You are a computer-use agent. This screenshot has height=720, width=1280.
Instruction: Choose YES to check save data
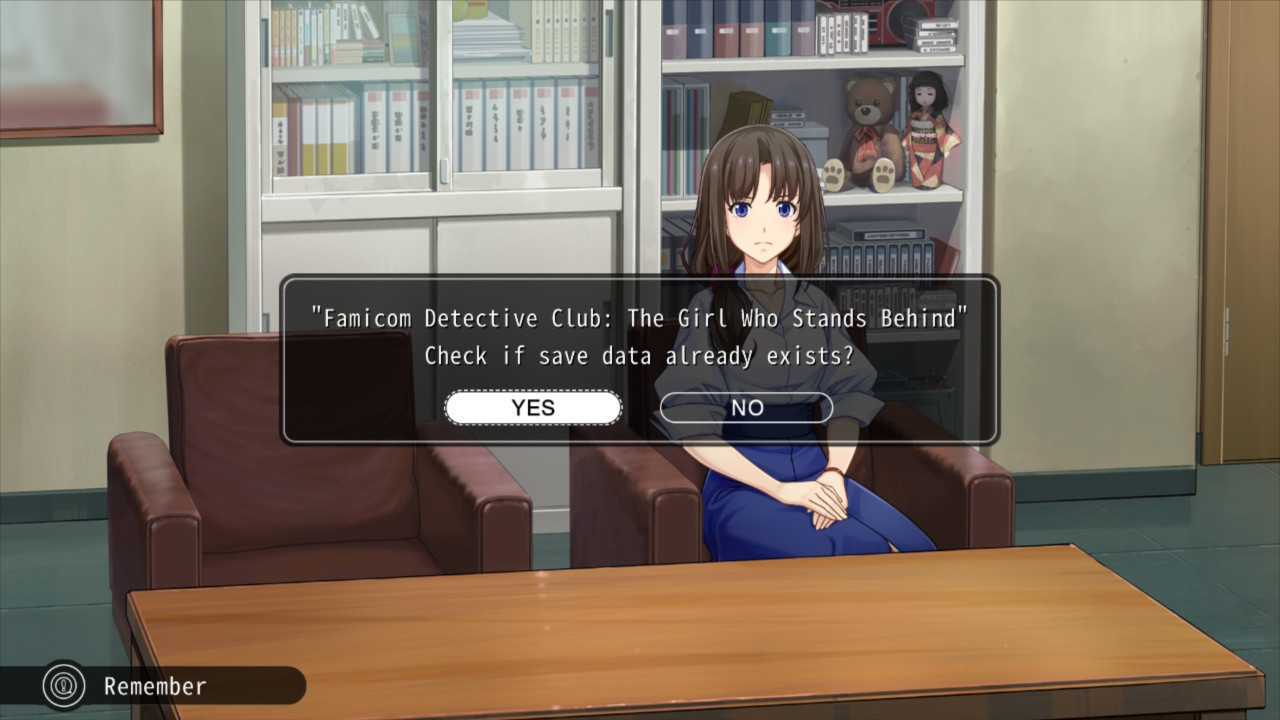[533, 408]
